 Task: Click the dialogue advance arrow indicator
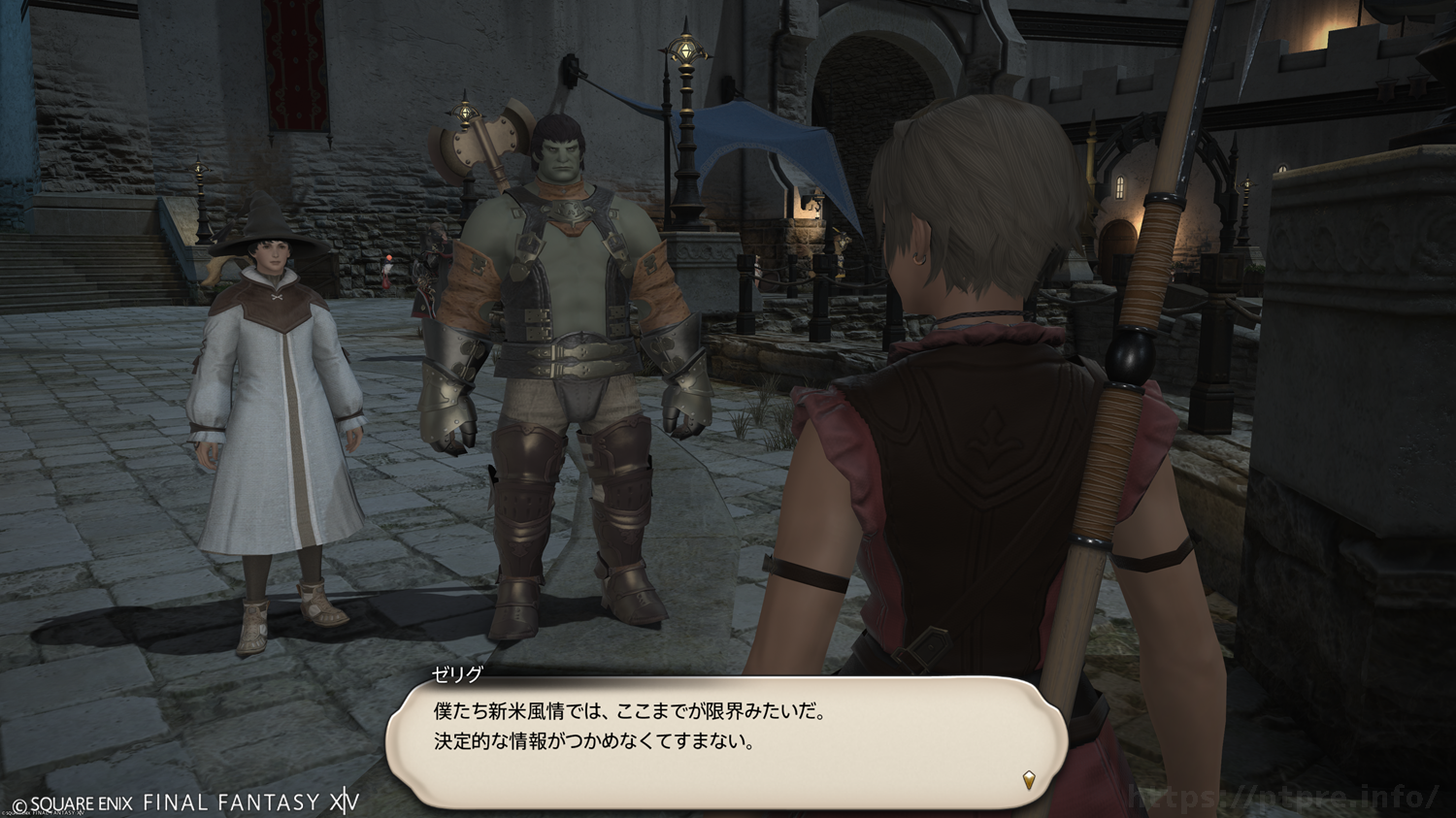pyautogui.click(x=1029, y=778)
